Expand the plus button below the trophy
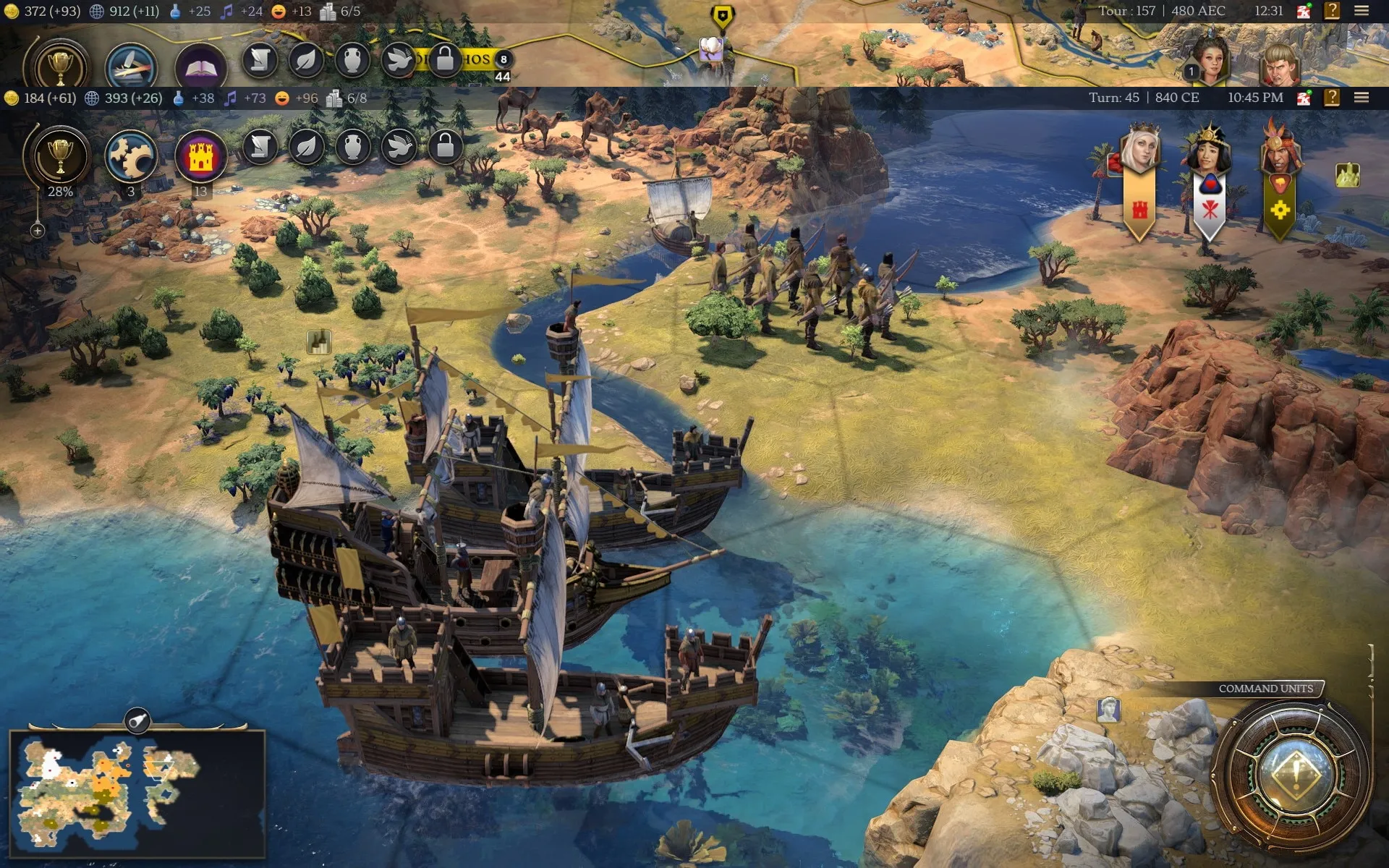The height and width of the screenshot is (868, 1389). [x=38, y=231]
